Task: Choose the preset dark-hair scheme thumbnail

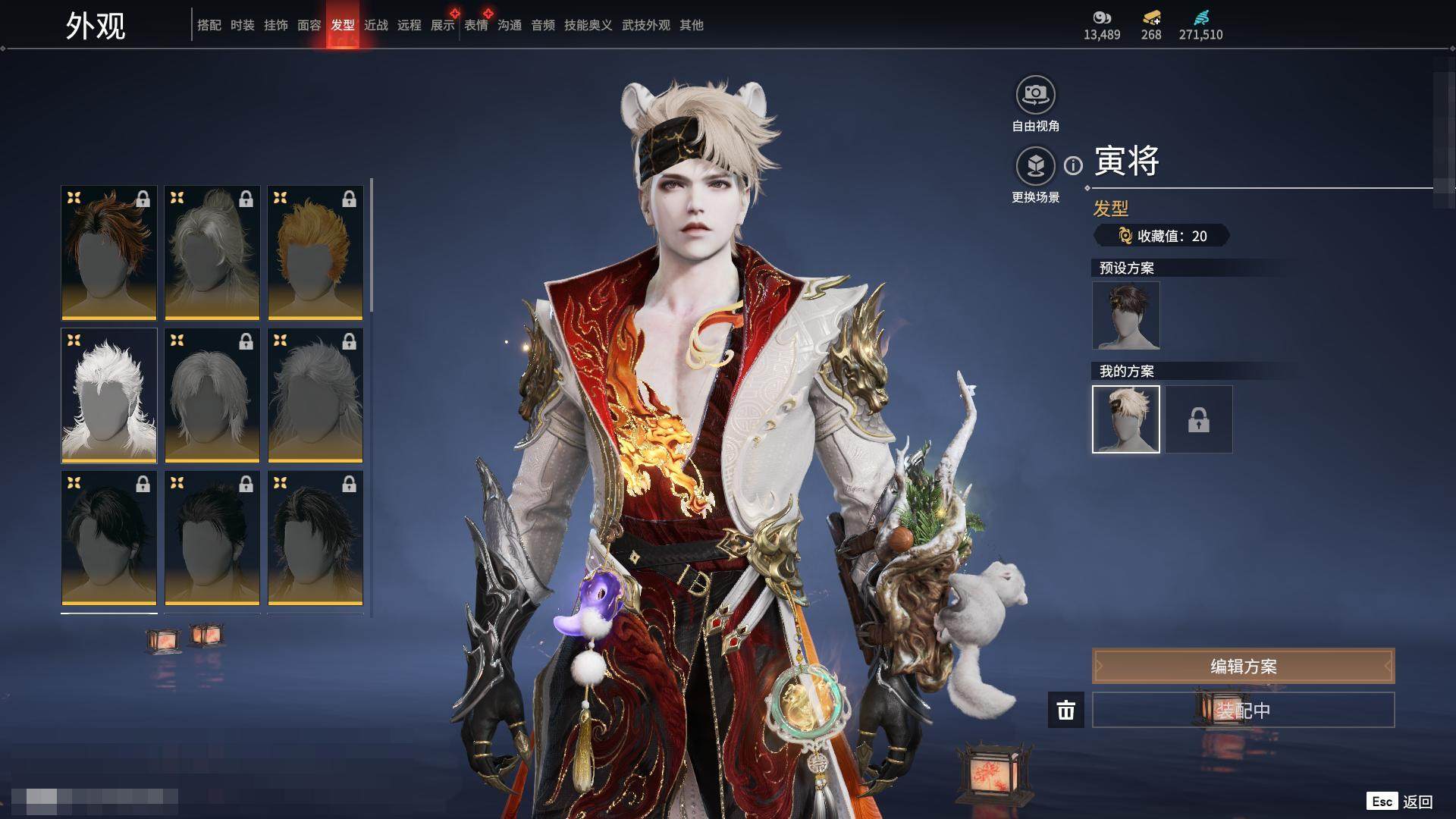Action: tap(1125, 315)
